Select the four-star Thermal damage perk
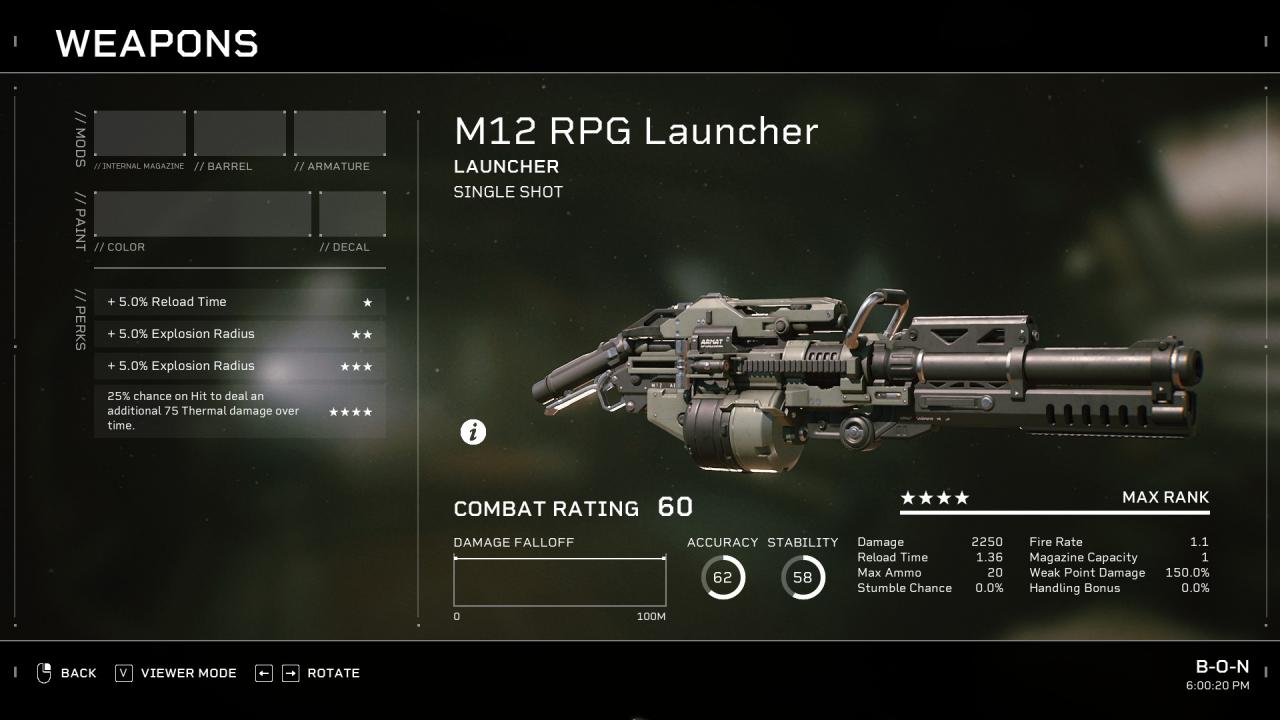This screenshot has height=720, width=1280. click(240, 411)
